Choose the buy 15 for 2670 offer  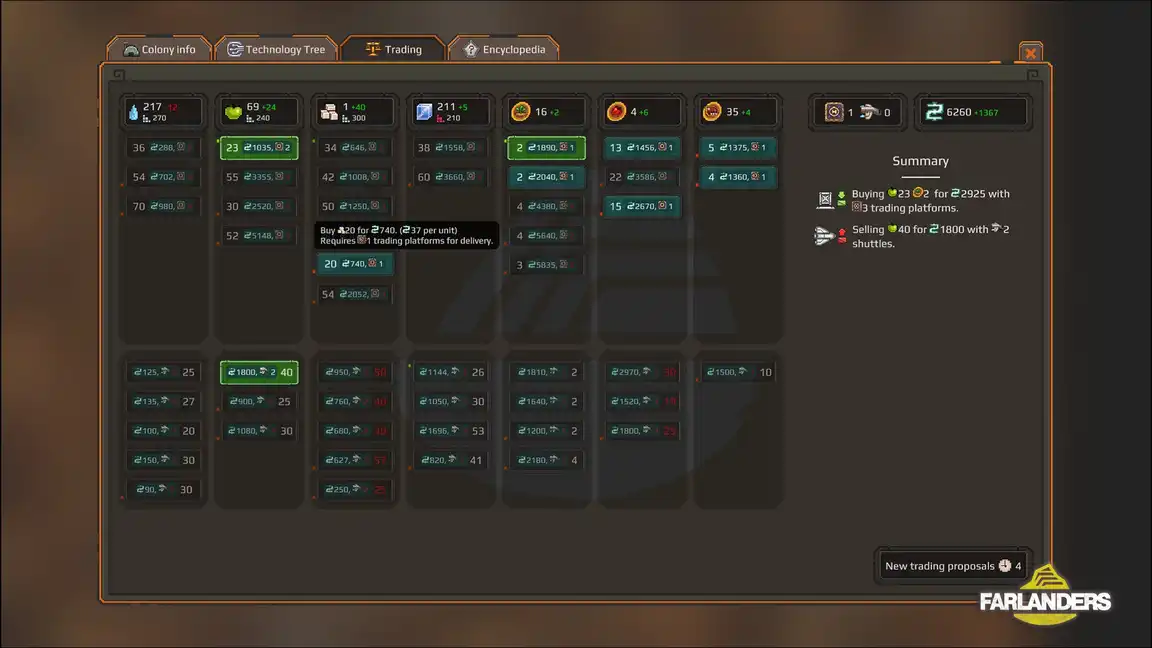tap(643, 207)
